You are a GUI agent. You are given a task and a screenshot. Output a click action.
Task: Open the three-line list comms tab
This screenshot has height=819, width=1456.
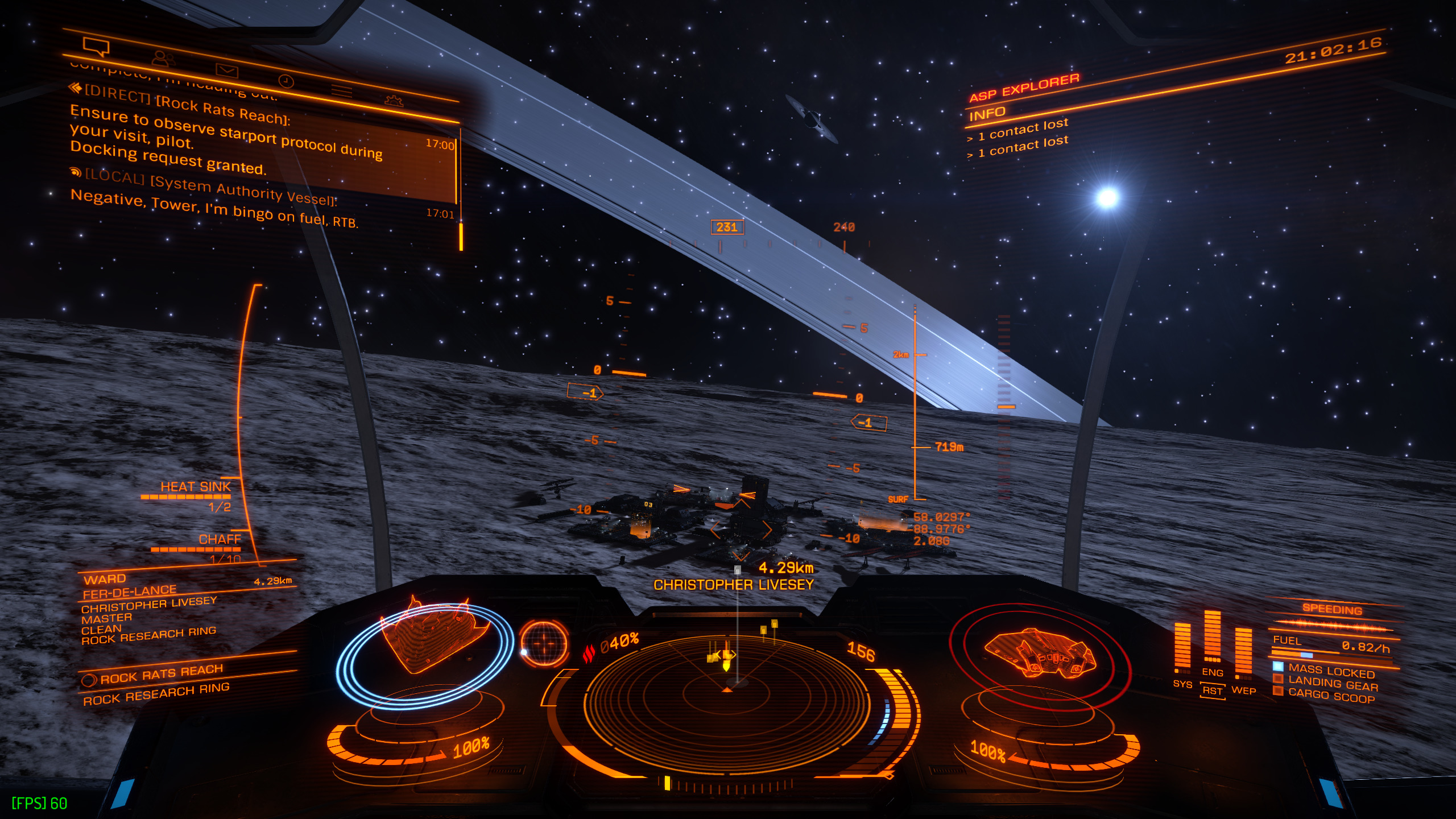tap(342, 91)
